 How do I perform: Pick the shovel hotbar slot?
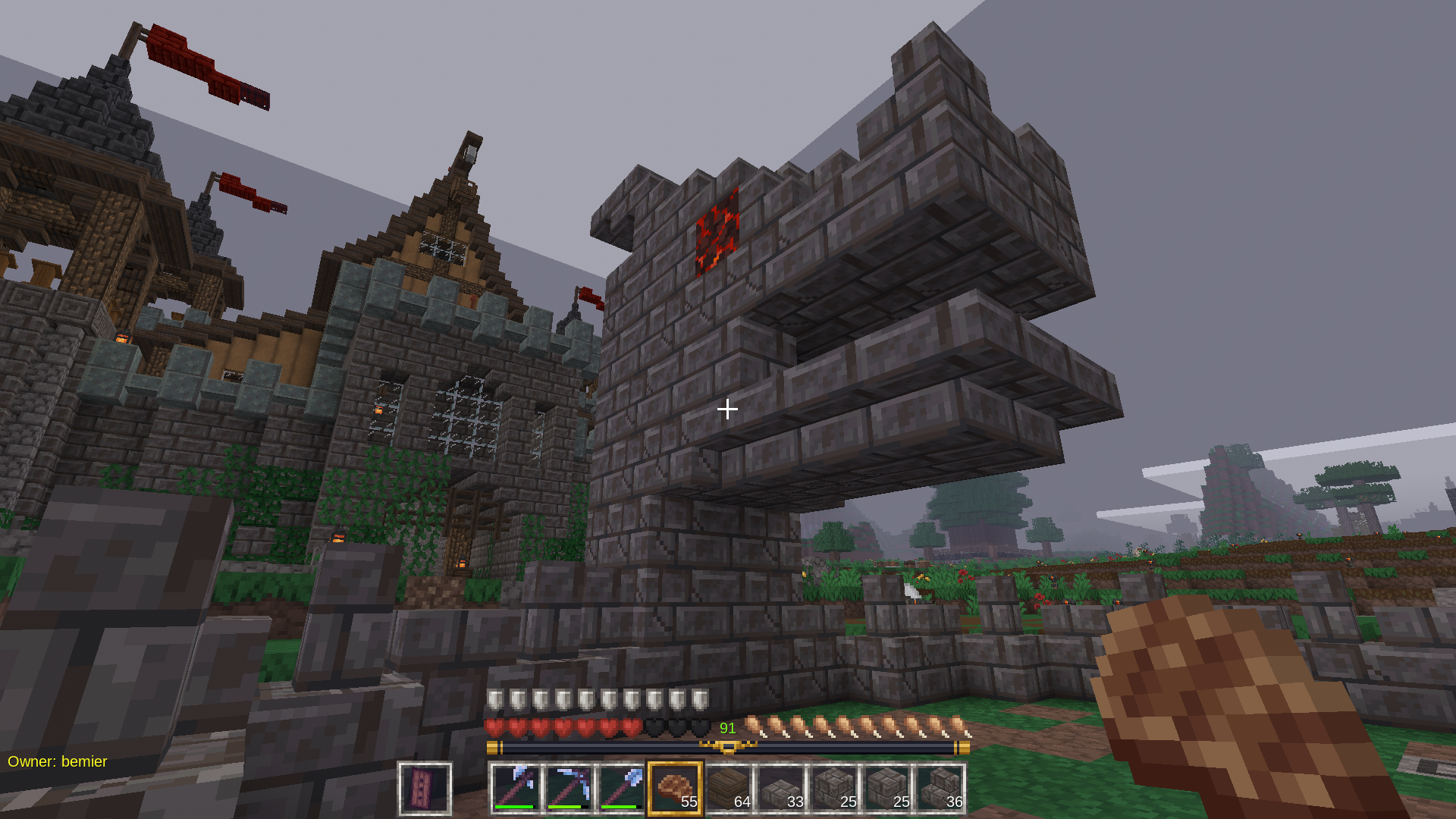tap(623, 789)
